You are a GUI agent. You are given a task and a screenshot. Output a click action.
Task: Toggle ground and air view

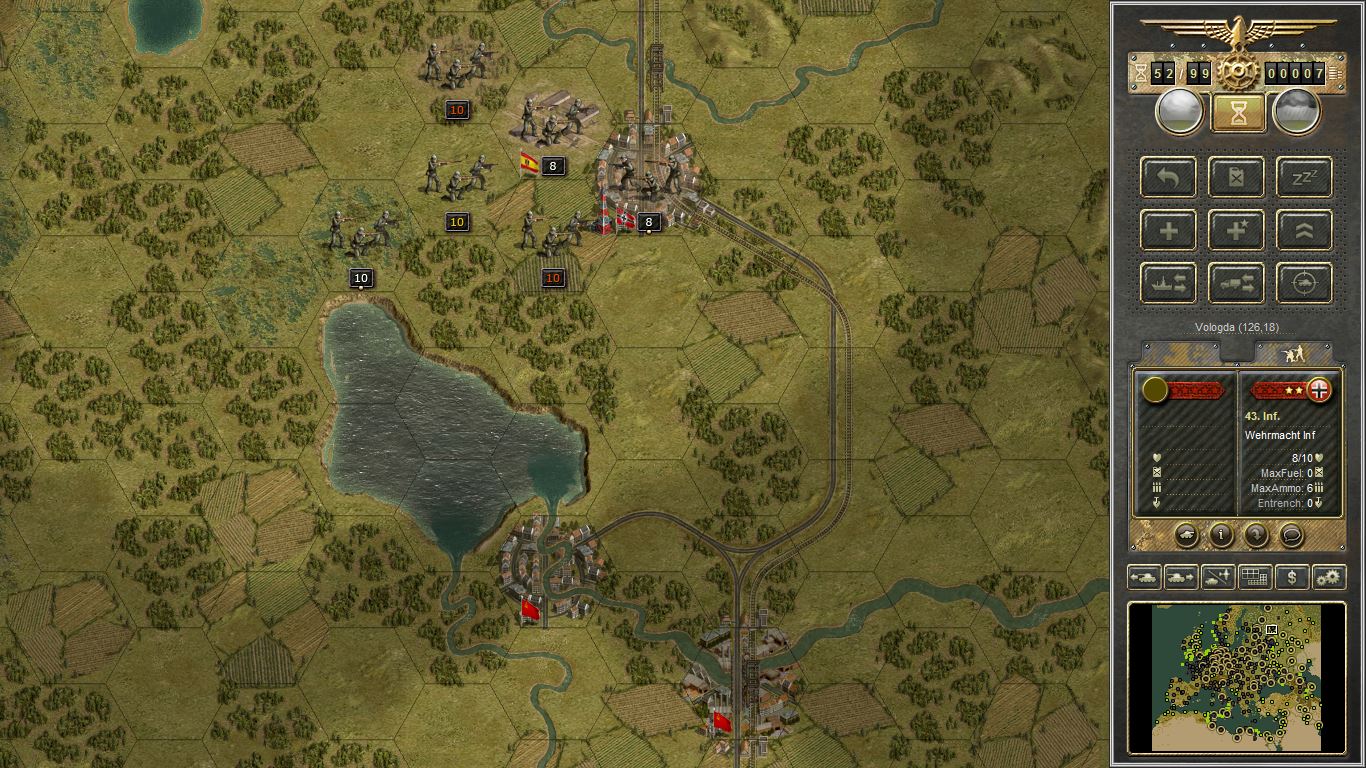click(x=1218, y=577)
